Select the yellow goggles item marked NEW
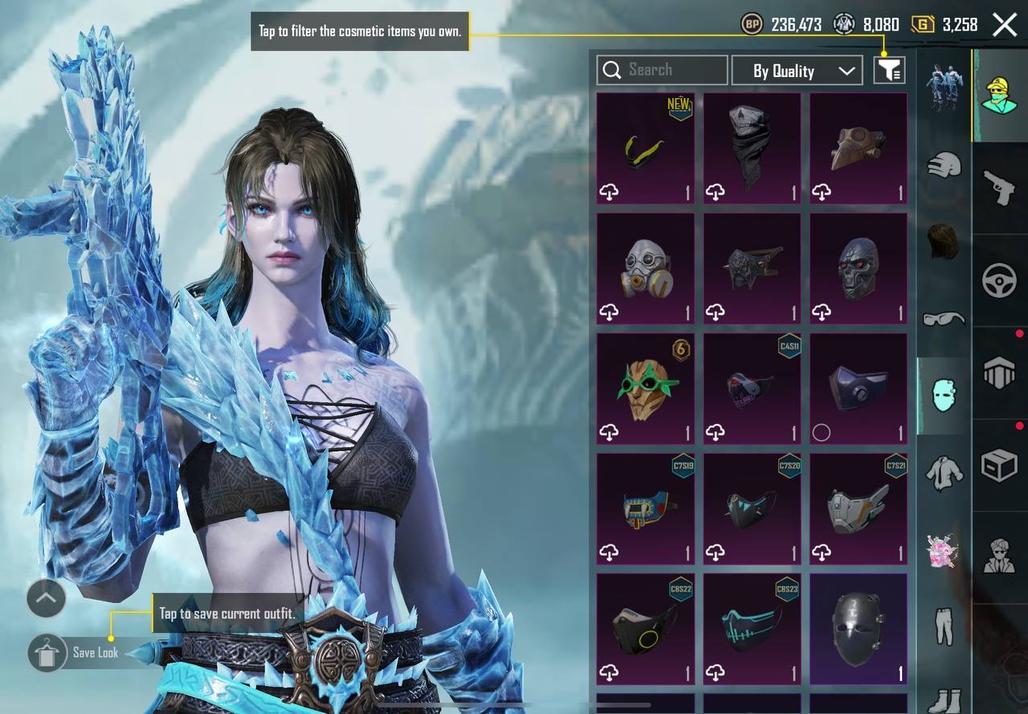 pyautogui.click(x=645, y=148)
